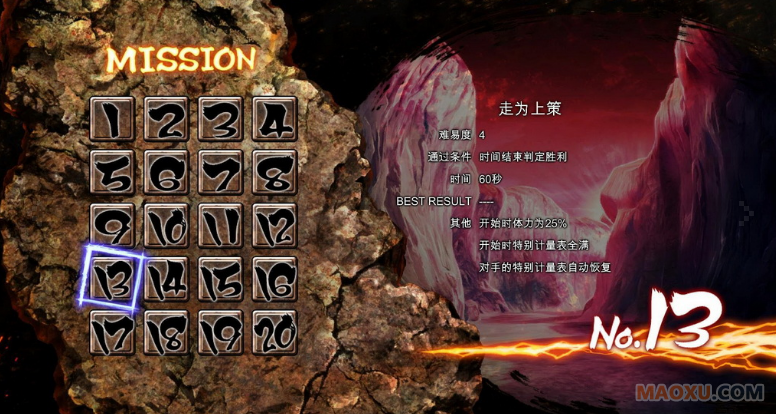Pick the mission 3 tile
776x414 pixels.
(221, 120)
